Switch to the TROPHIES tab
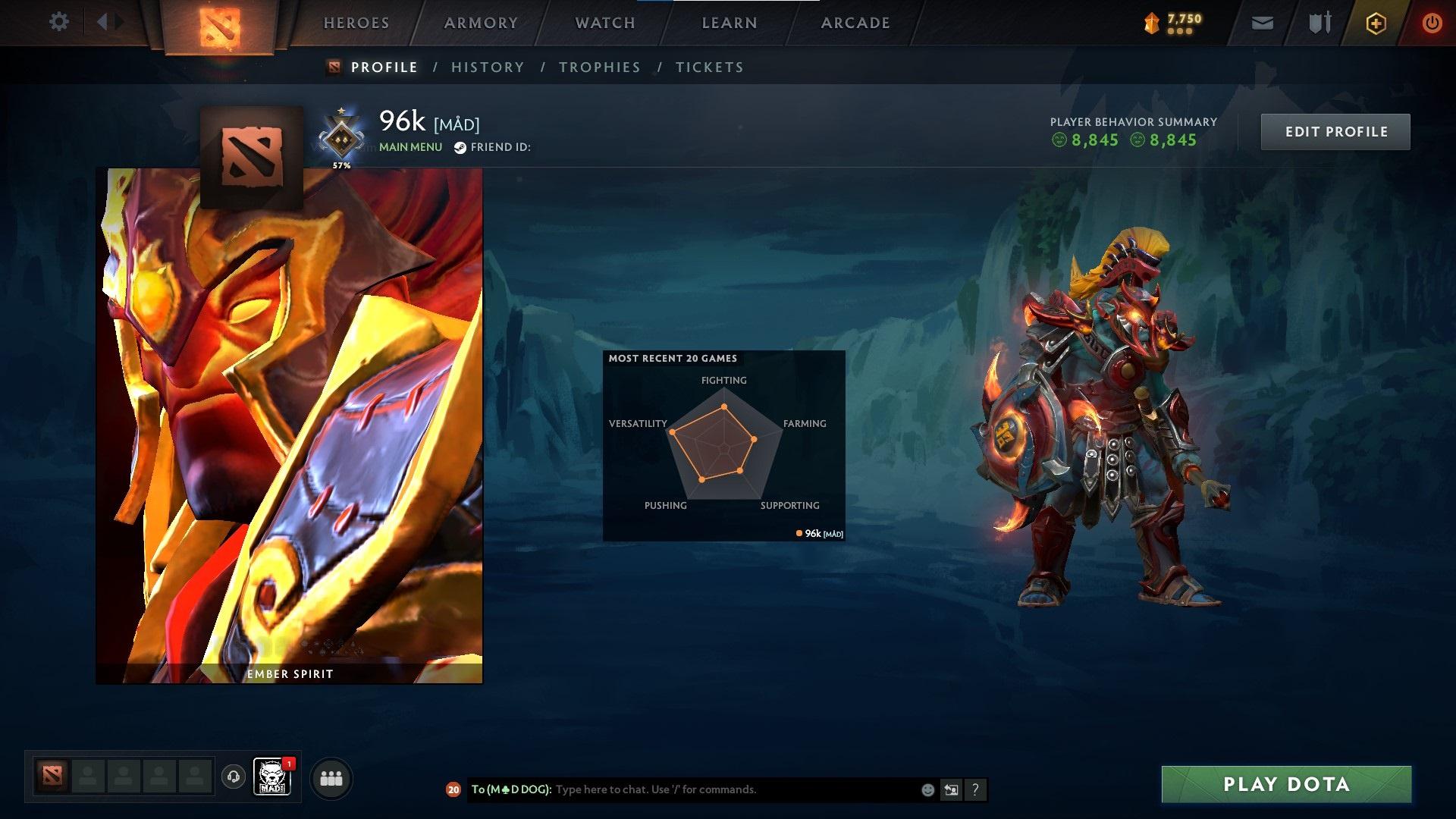 click(599, 67)
